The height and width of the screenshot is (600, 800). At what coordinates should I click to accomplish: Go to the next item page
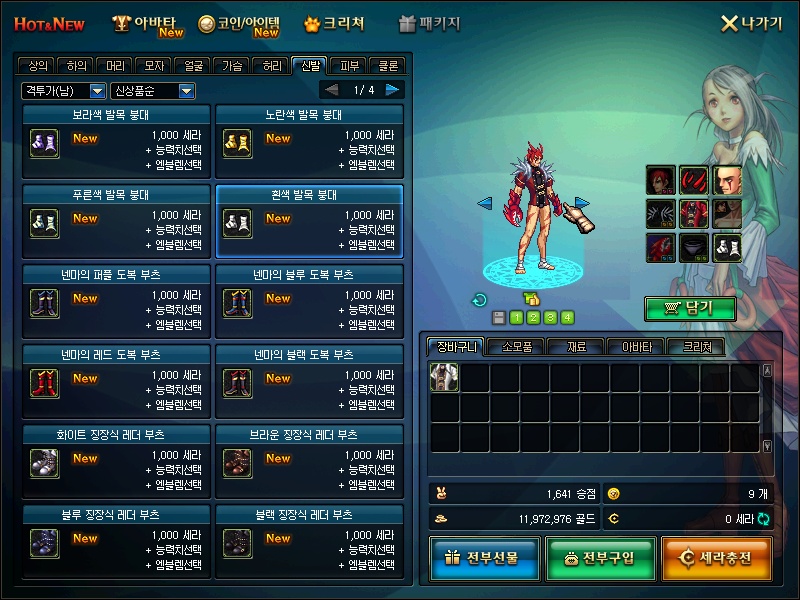click(394, 90)
